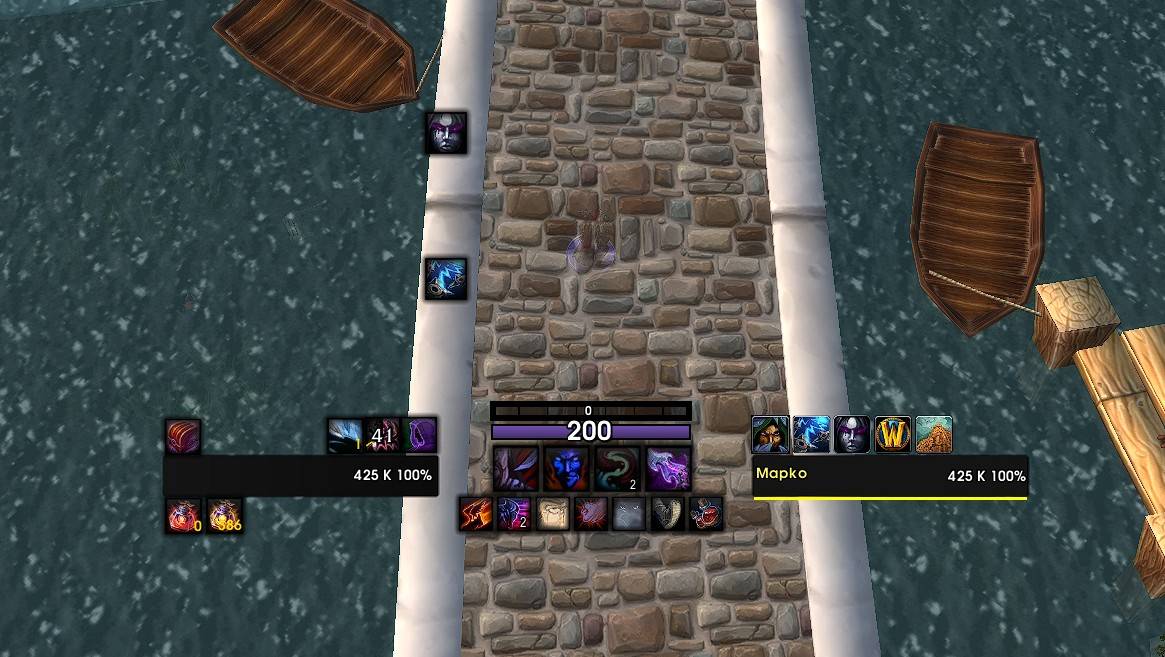The width and height of the screenshot is (1165, 657).
Task: Select the icy shards buff icon
Action: tap(344, 436)
